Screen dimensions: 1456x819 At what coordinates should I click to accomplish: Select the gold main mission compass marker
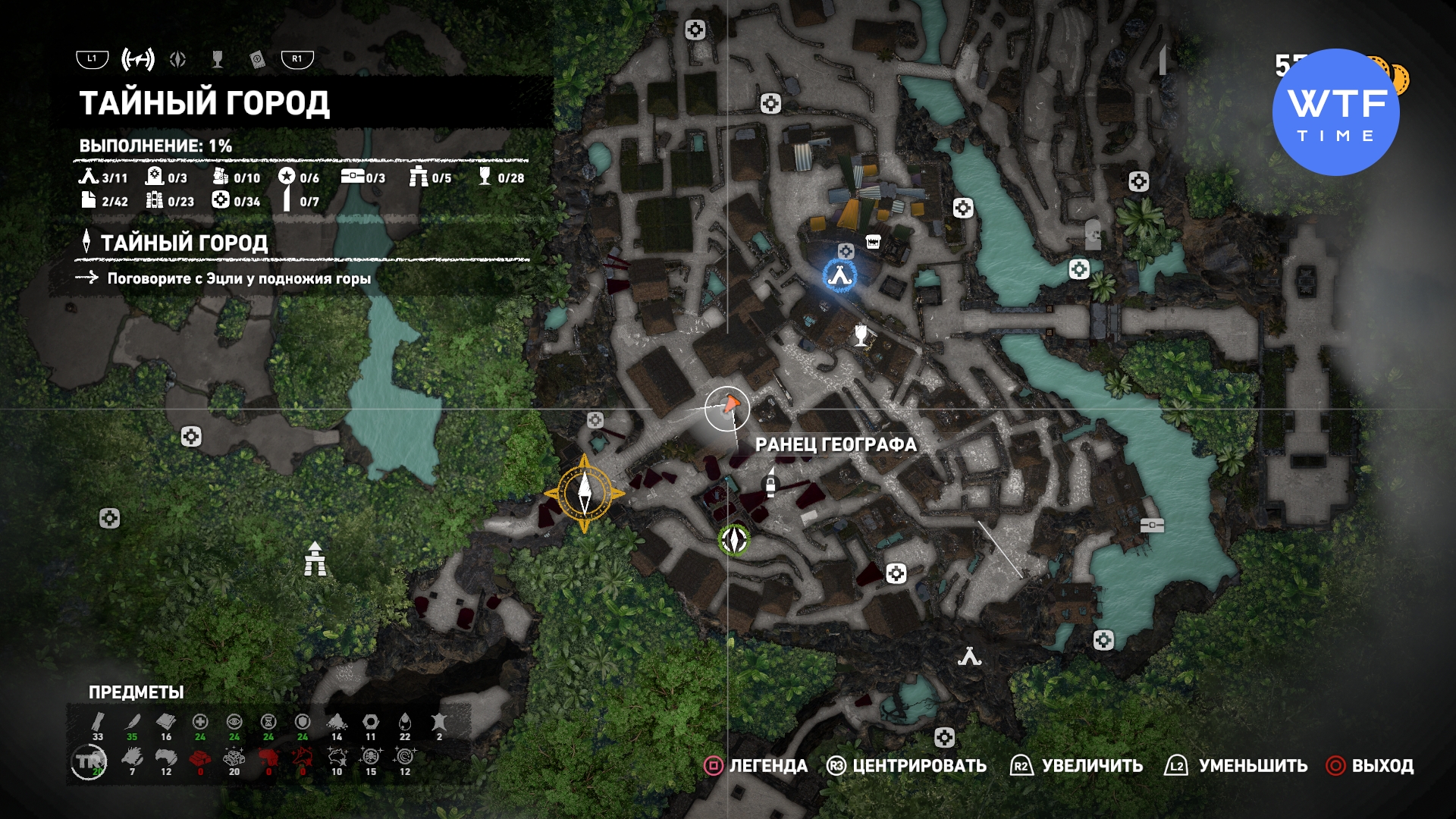click(585, 494)
